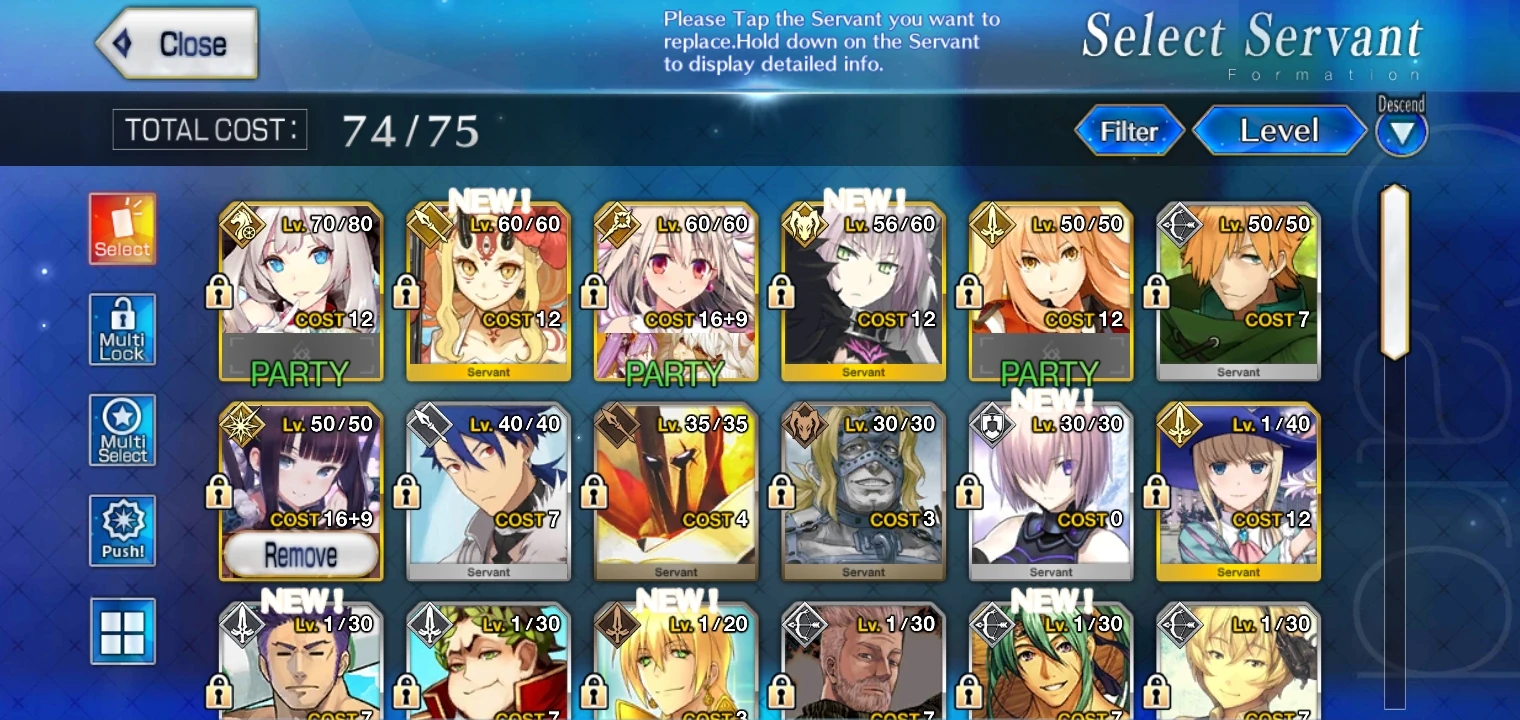Image resolution: width=1520 pixels, height=720 pixels.
Task: Click the Push! icon in sidebar
Action: coord(121,530)
